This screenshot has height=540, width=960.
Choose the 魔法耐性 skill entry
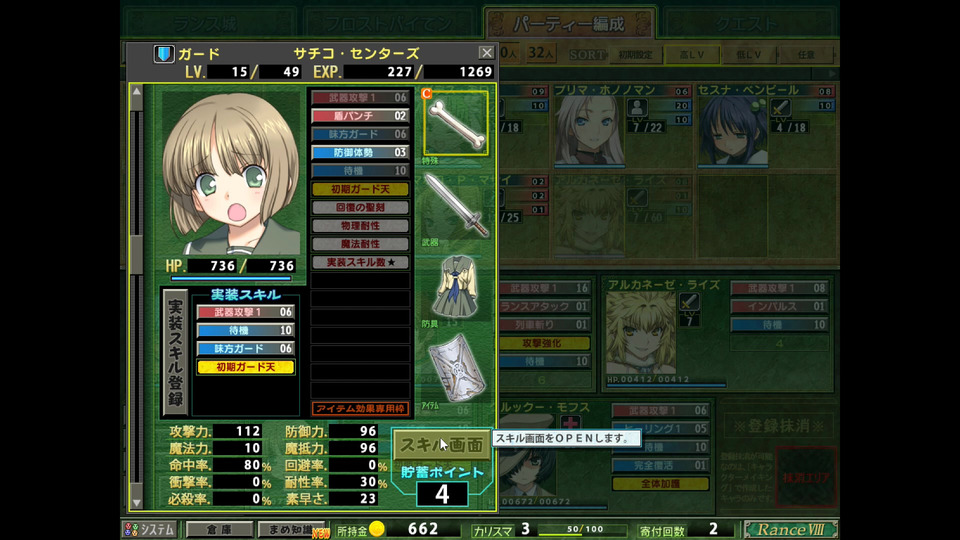click(x=360, y=243)
